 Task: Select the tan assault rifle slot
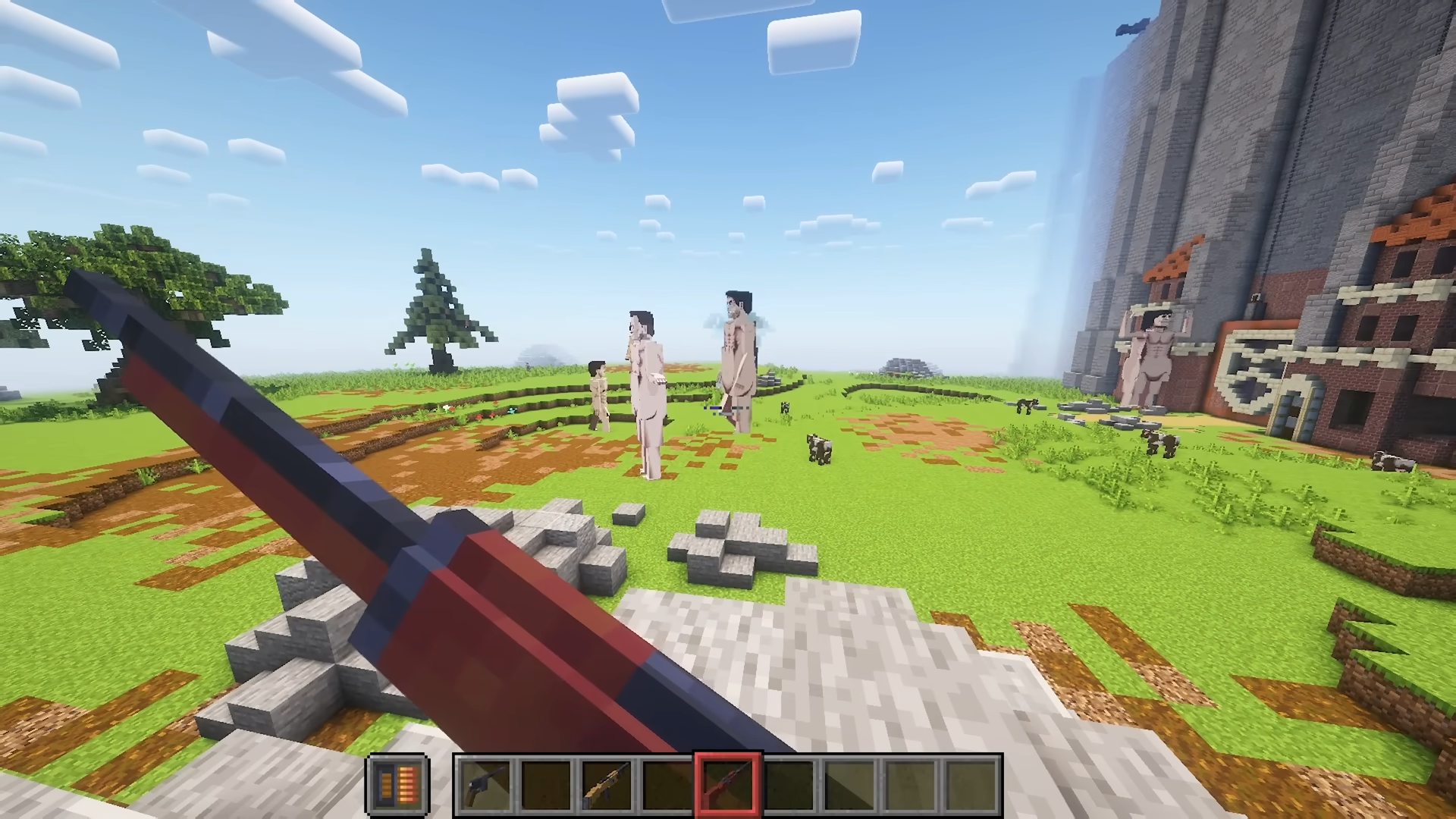point(607,783)
